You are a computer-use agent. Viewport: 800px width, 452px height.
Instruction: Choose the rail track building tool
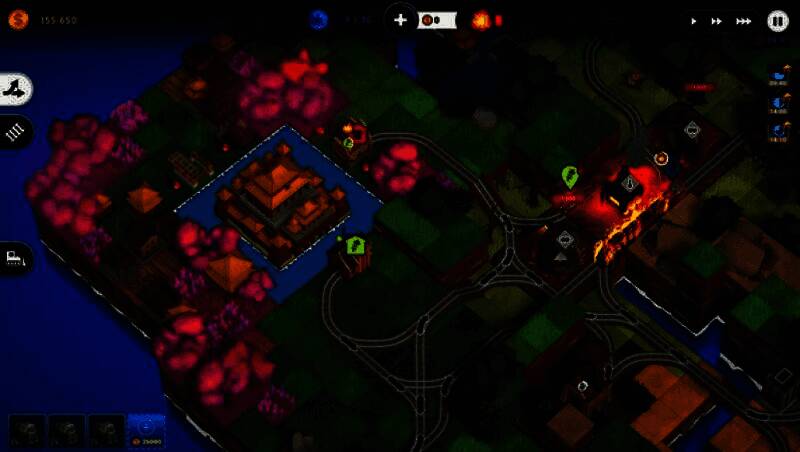pyautogui.click(x=16, y=131)
